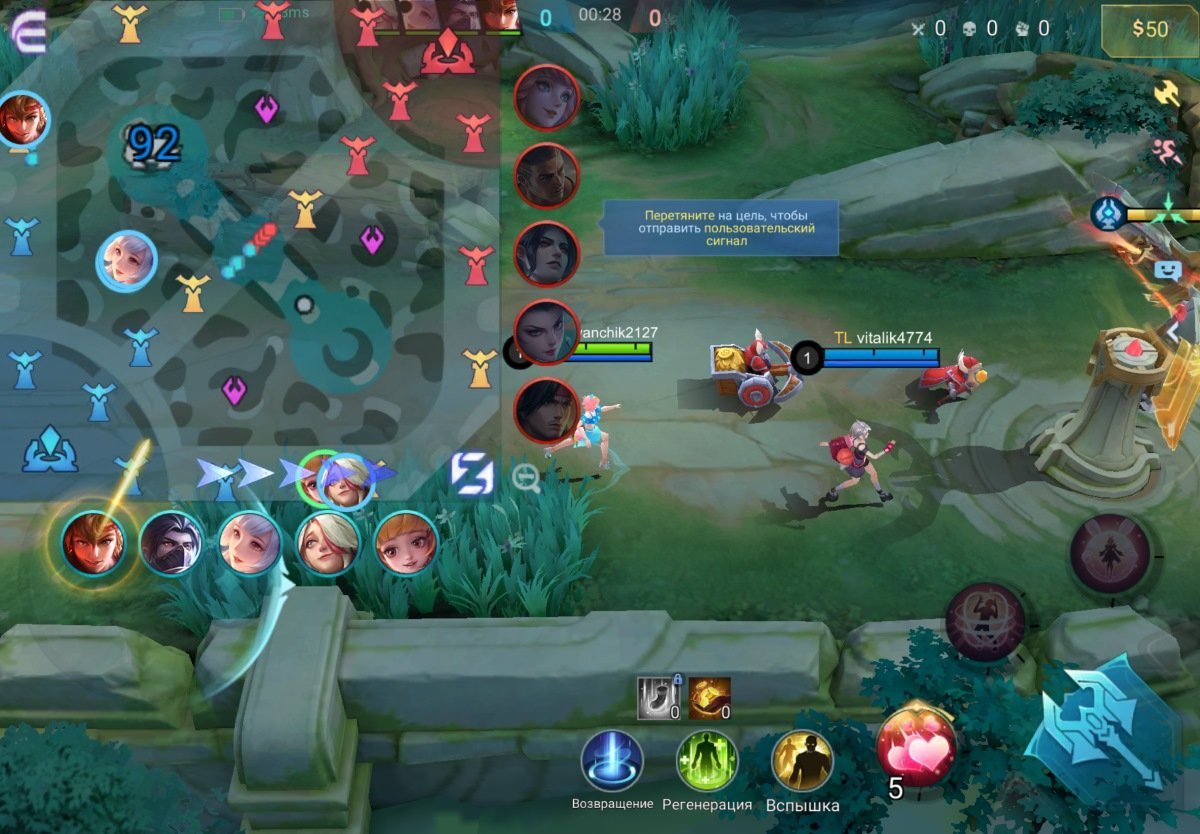This screenshot has height=834, width=1200.
Task: Toggle the blue Z icon beside the minimap
Action: (x=471, y=474)
